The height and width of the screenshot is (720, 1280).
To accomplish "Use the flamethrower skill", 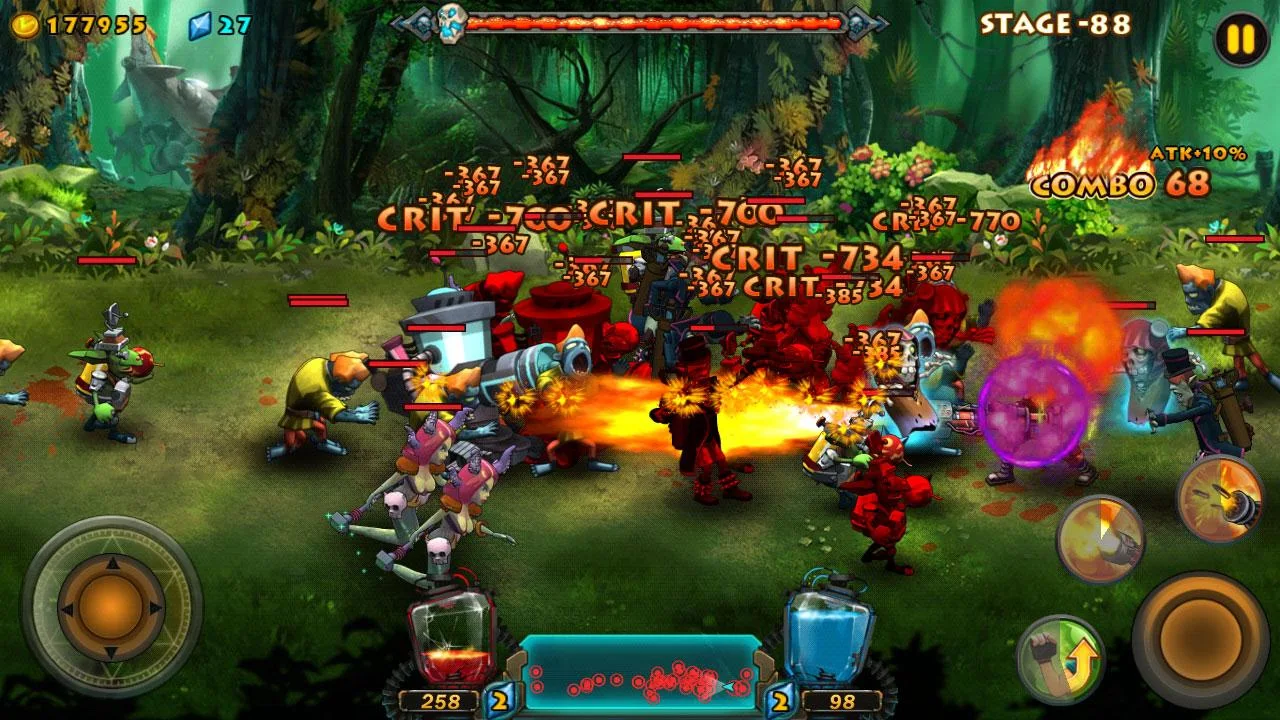I will click(x=1100, y=538).
